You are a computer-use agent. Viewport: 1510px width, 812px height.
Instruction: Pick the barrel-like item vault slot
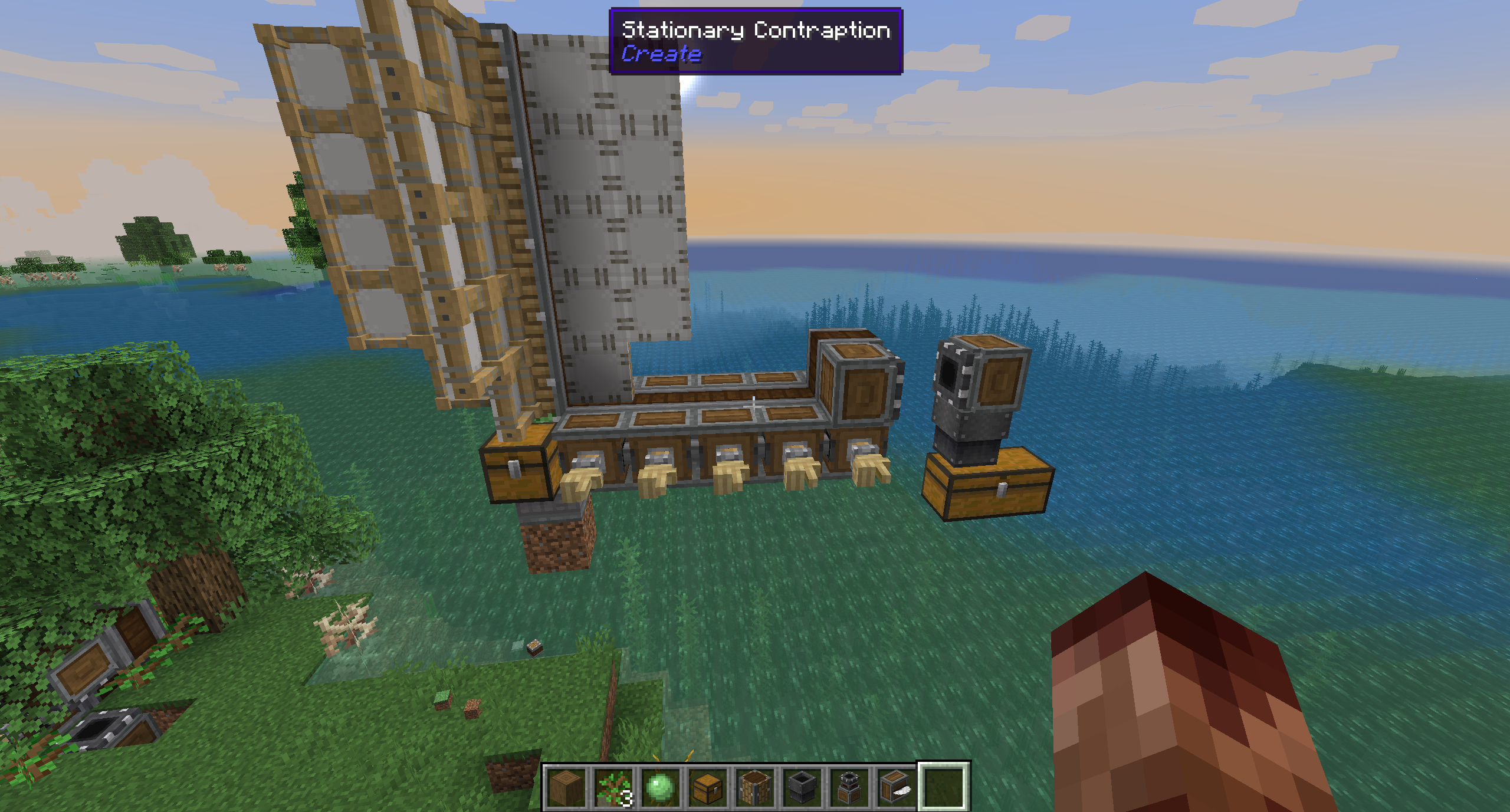[x=754, y=788]
